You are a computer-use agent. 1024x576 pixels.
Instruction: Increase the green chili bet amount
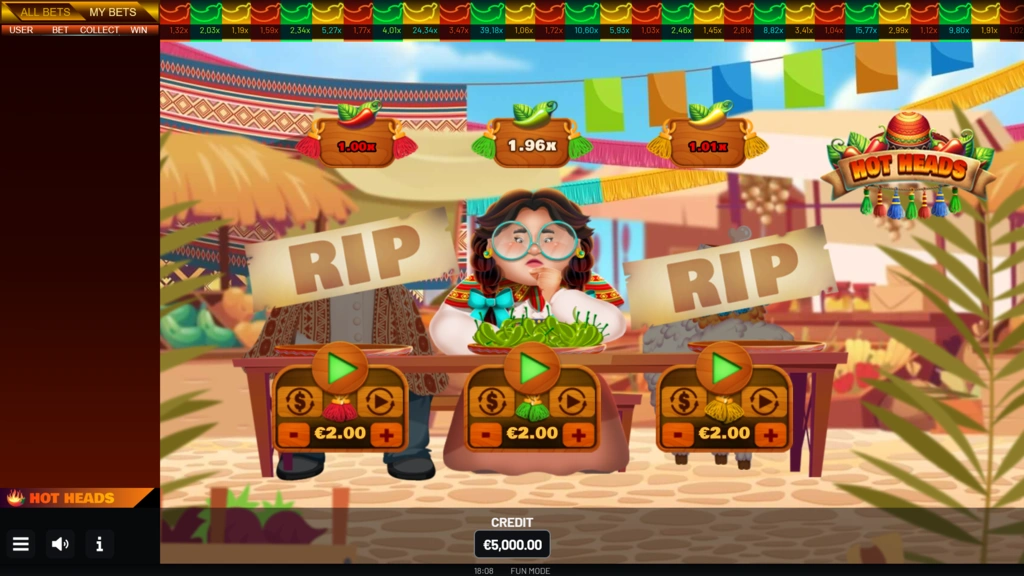578,435
